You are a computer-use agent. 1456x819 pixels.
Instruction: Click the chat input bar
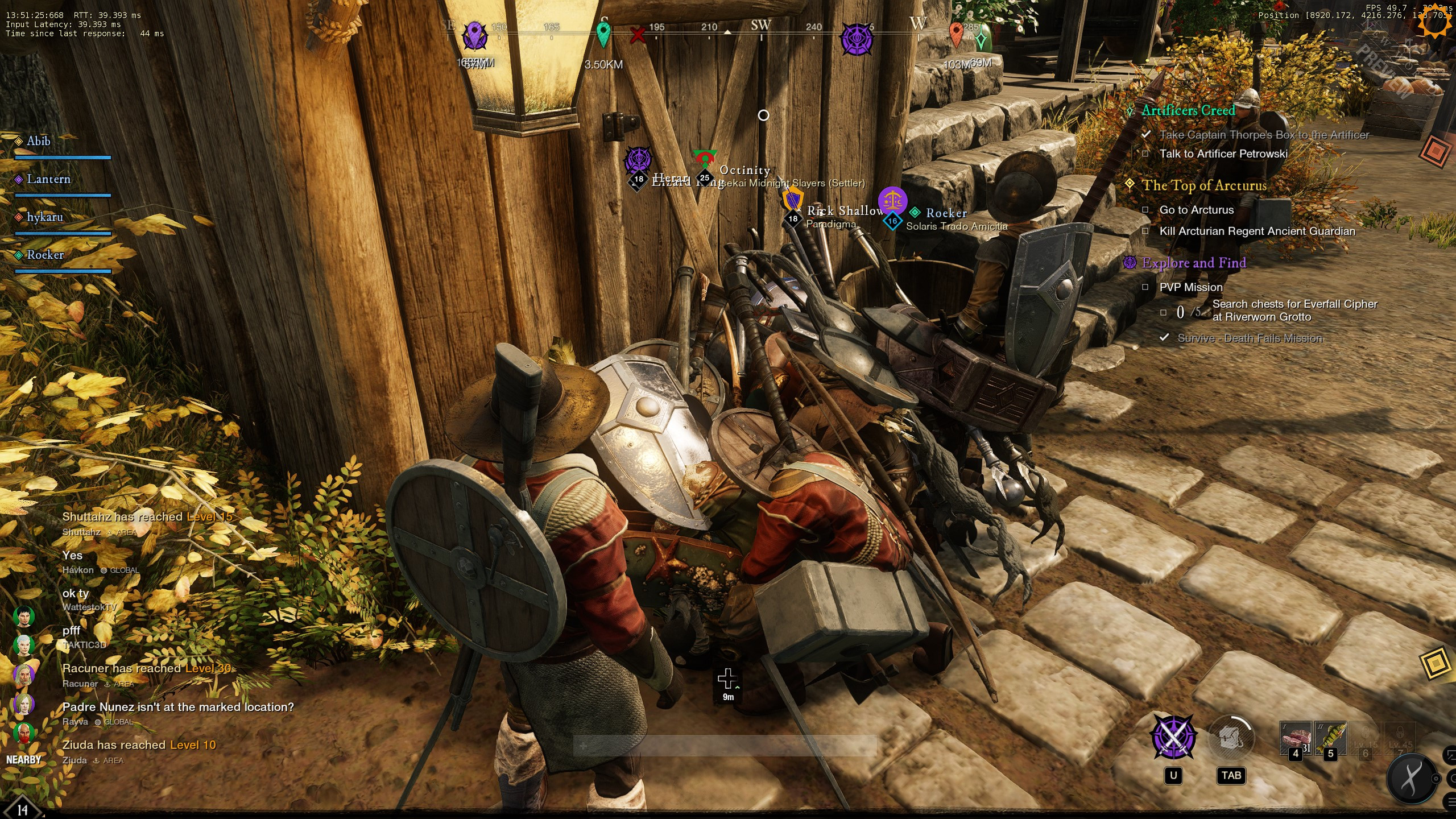[x=725, y=745]
